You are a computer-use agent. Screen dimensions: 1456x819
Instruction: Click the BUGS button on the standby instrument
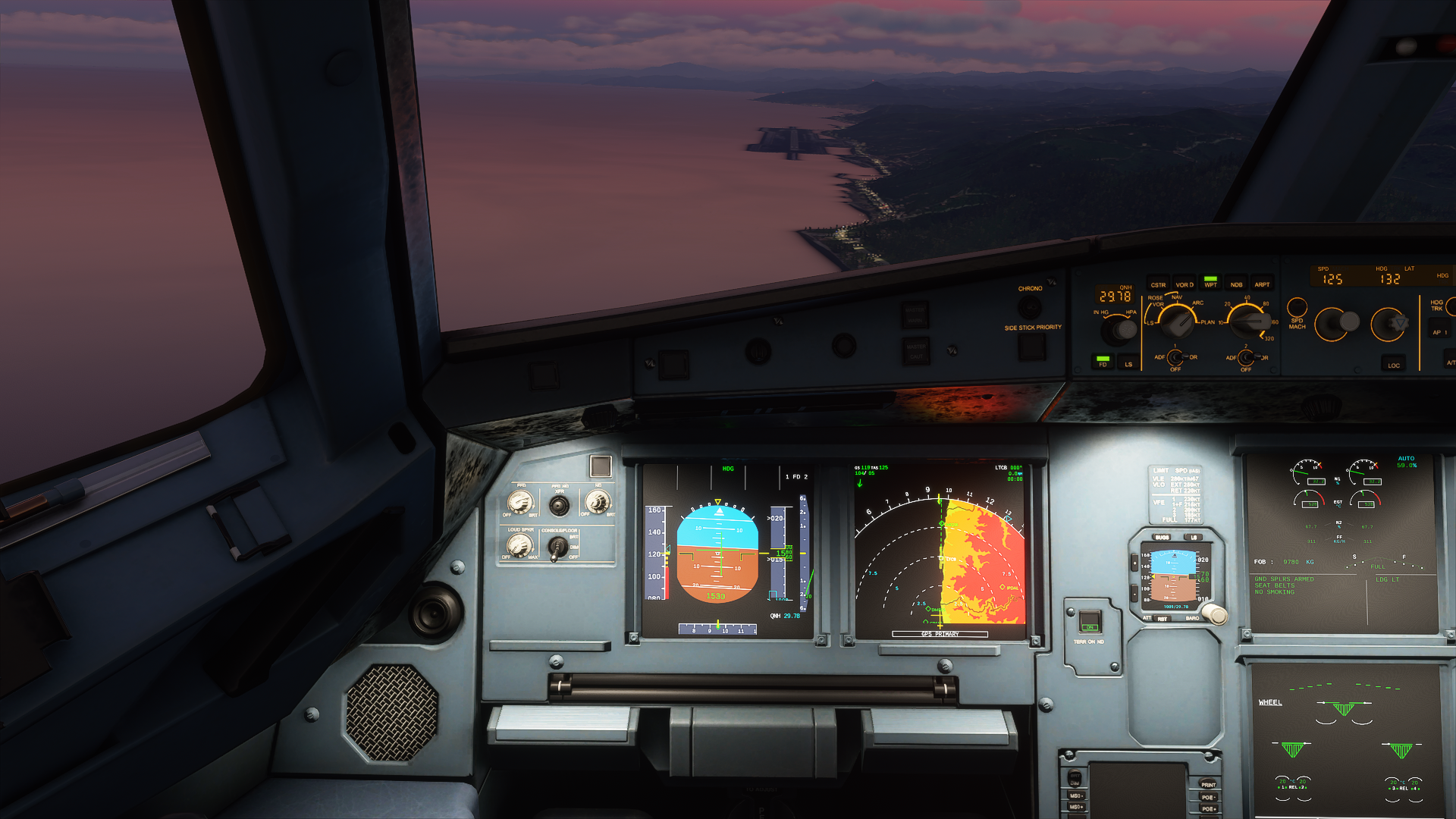[x=1162, y=537]
